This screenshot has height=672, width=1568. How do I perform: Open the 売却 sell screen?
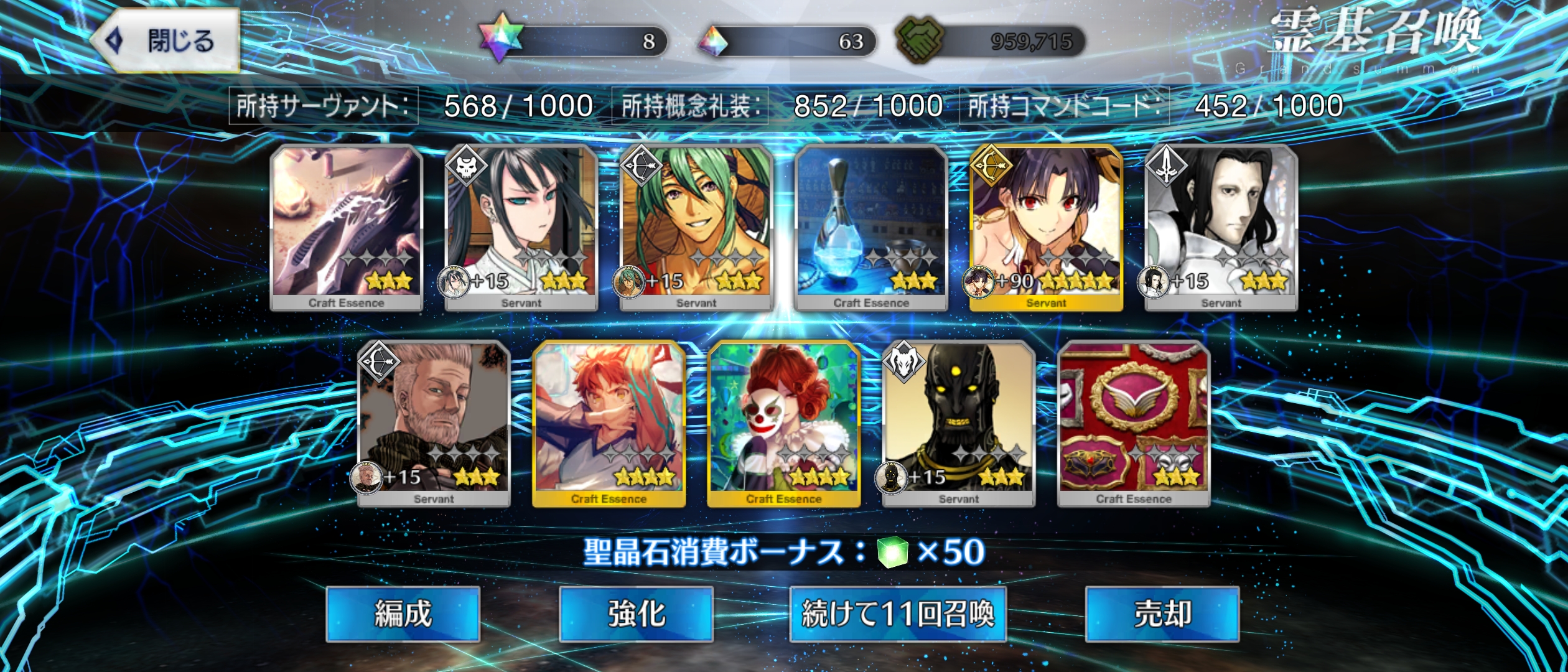pos(1162,614)
